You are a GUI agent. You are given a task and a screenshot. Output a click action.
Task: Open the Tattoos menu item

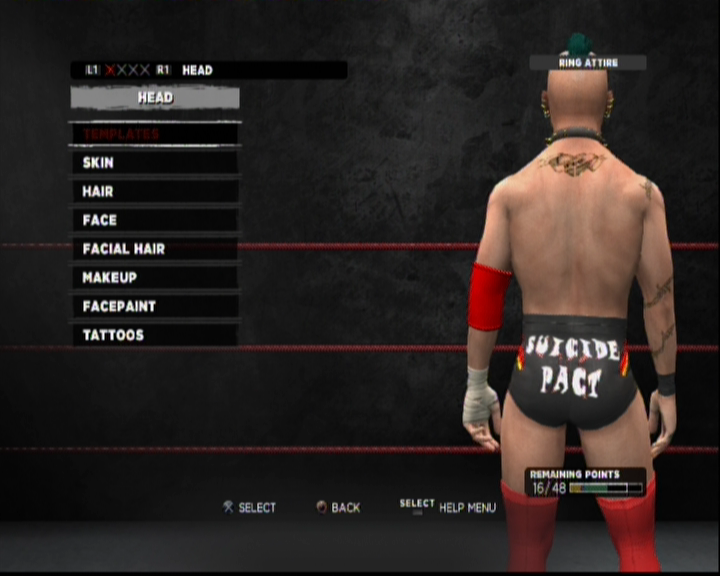pos(154,335)
